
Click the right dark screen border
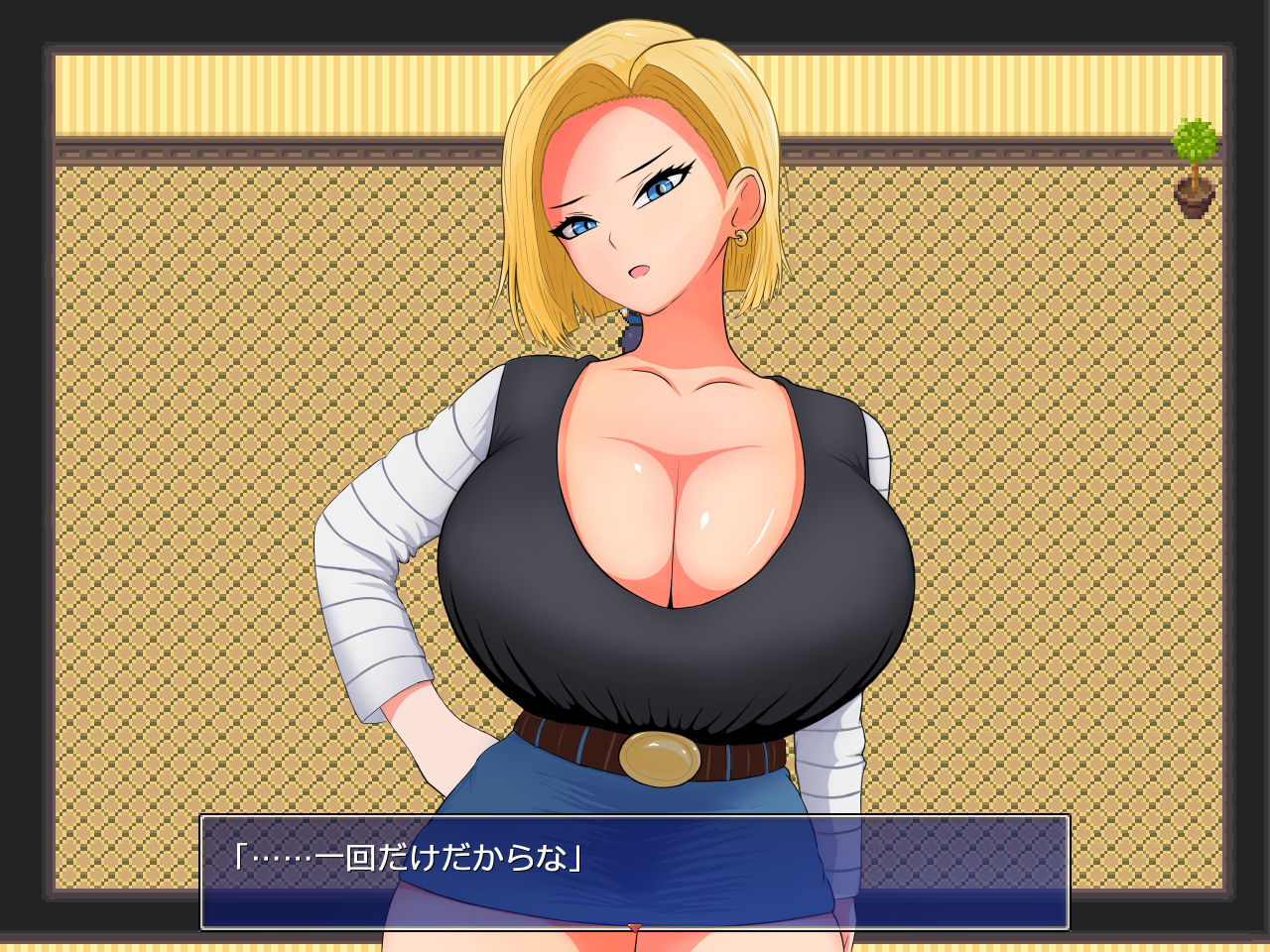(x=1250, y=476)
